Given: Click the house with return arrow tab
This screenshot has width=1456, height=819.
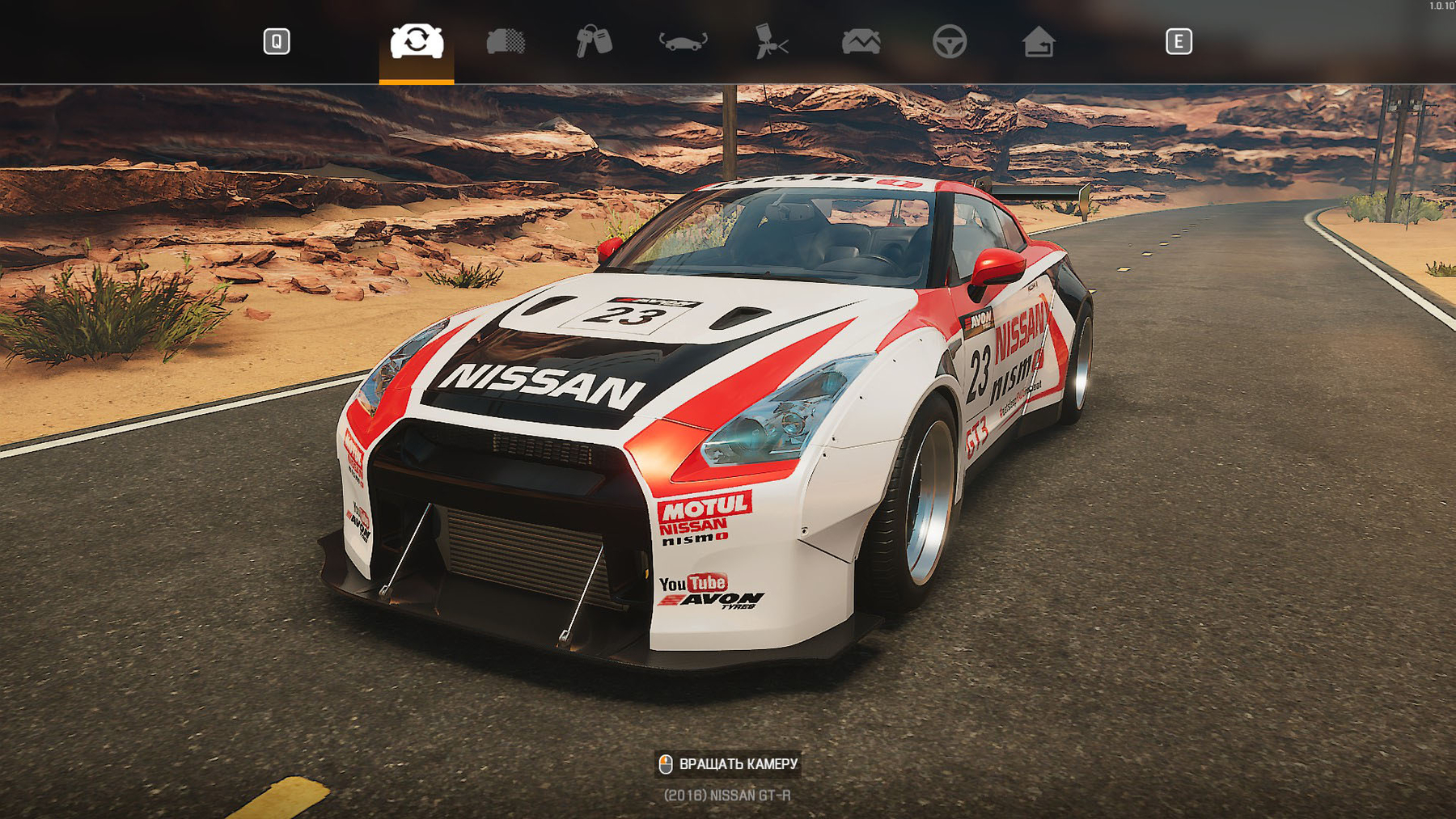Looking at the screenshot, I should point(1039,41).
